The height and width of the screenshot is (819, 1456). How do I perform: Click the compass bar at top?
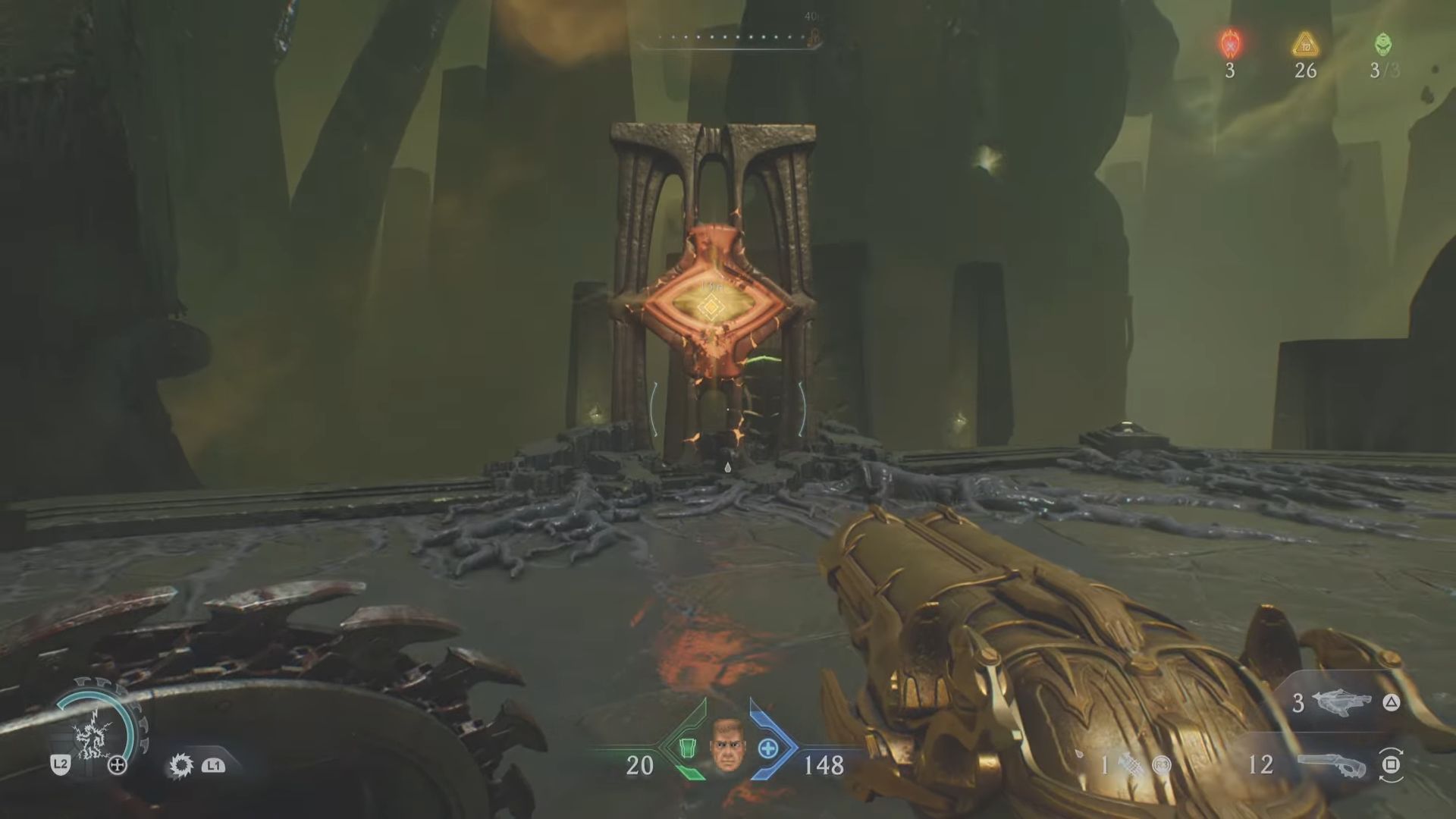point(730,38)
